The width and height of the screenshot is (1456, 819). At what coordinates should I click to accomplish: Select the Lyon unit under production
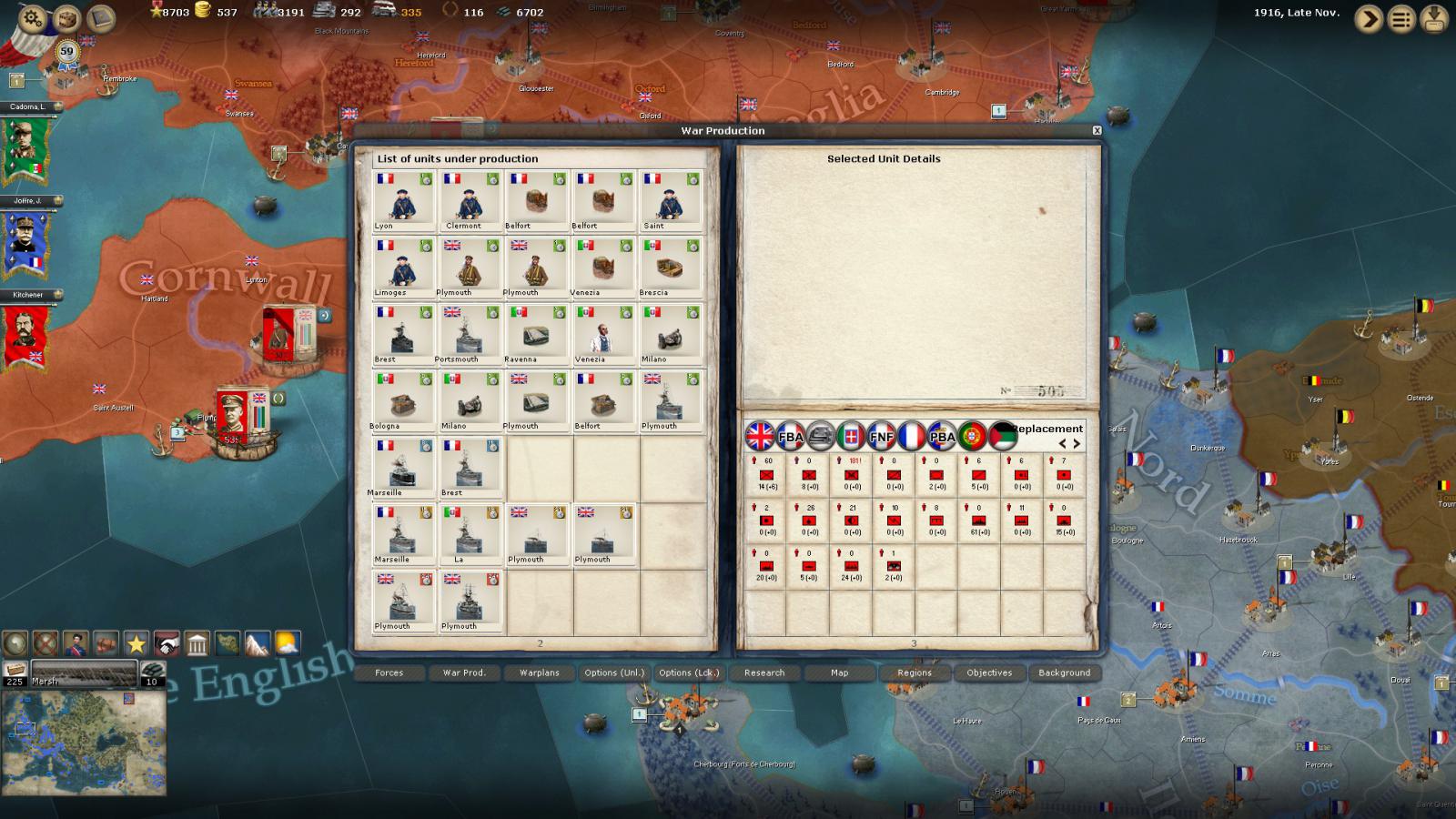pos(403,201)
